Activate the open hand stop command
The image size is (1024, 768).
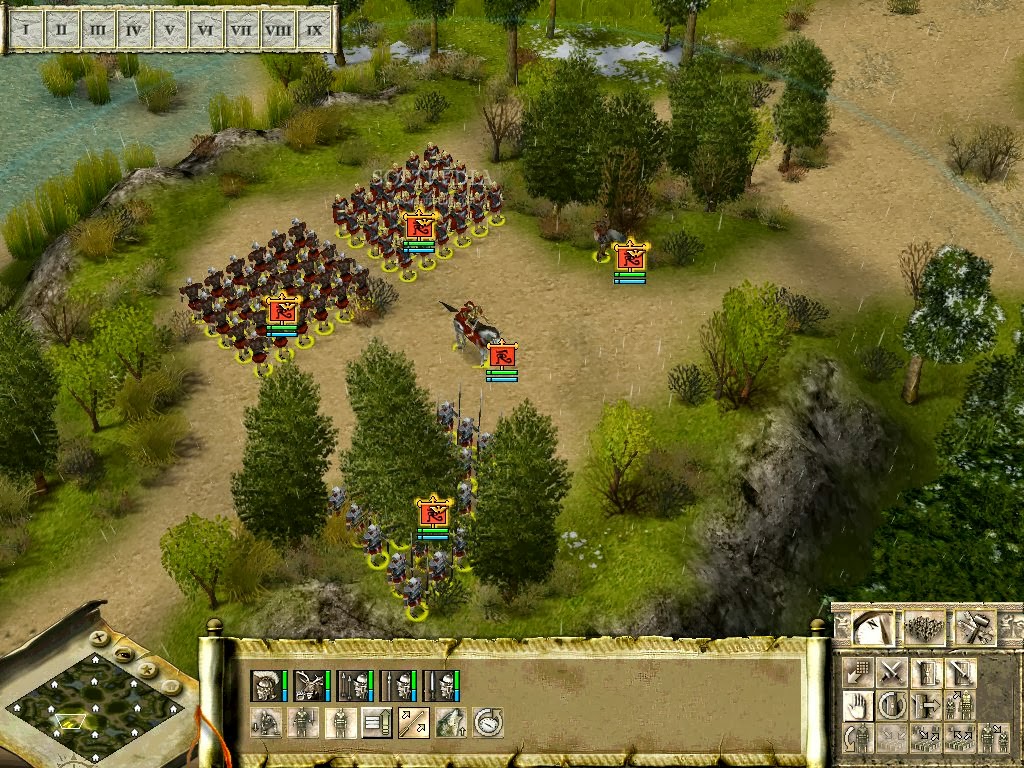857,705
